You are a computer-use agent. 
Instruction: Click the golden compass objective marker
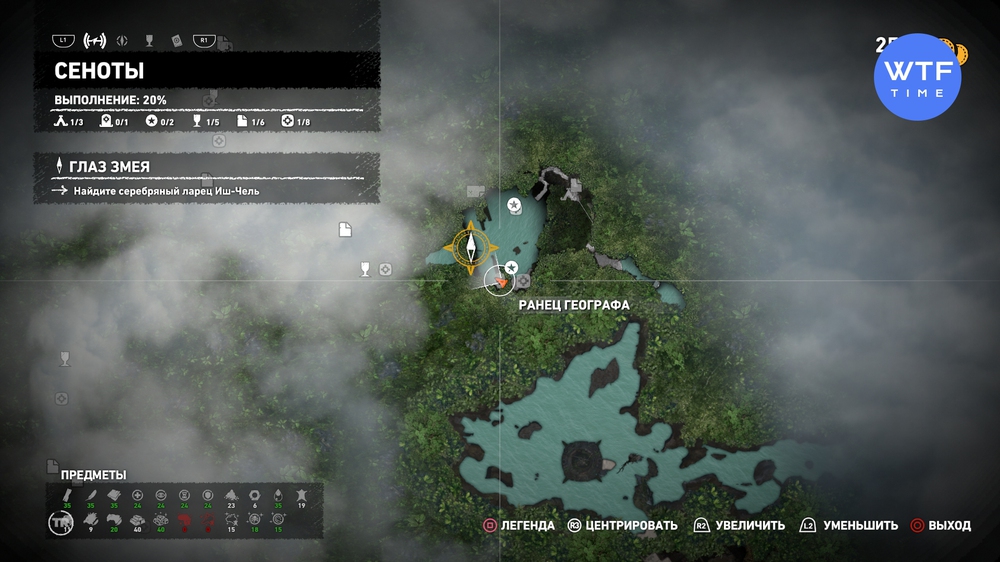(469, 249)
